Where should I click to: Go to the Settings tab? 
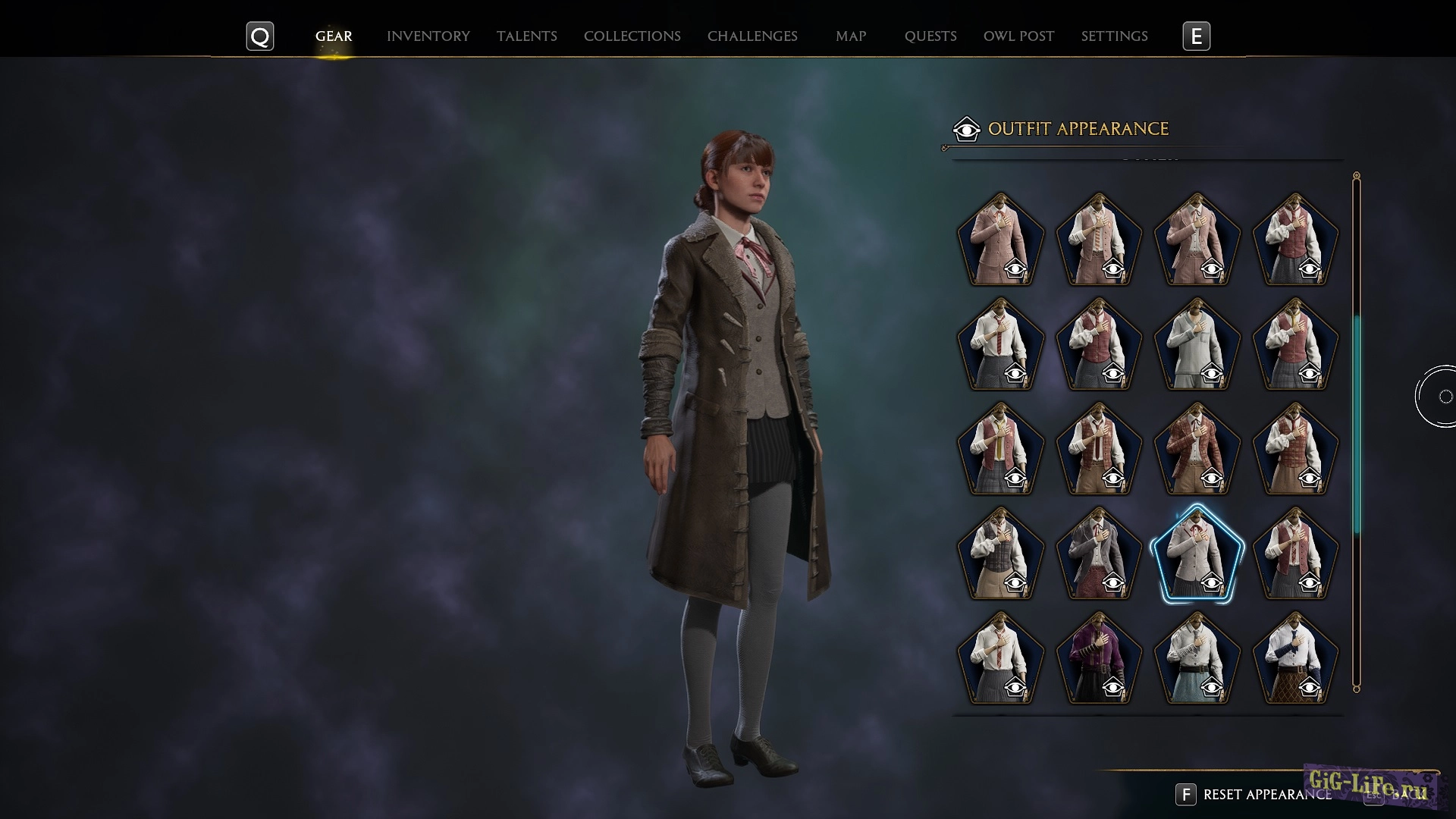1114,36
